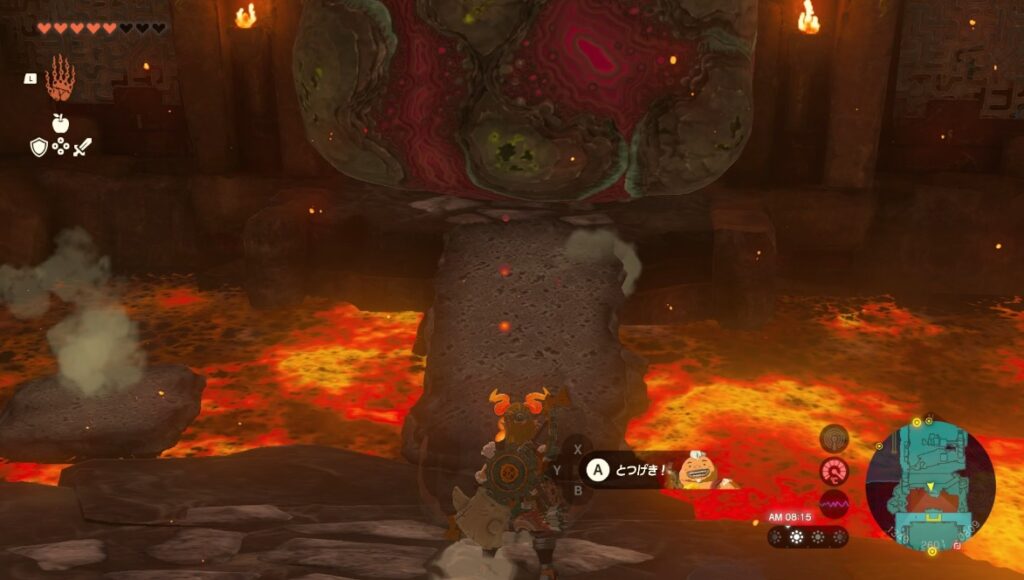Activate the Ultrahand ability hand icon
This screenshot has height=580, width=1024.
click(x=60, y=77)
